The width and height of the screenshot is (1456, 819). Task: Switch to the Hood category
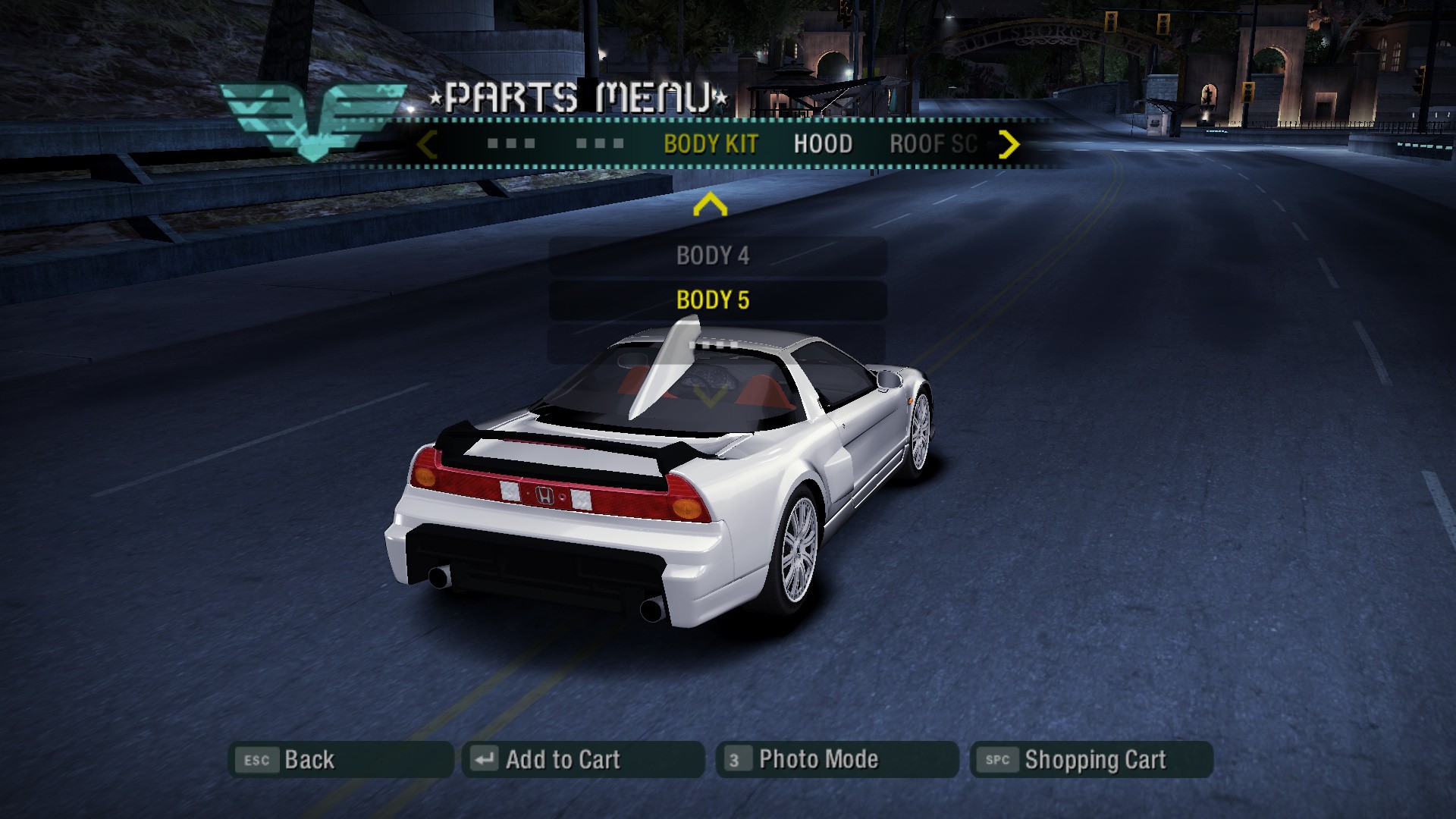(823, 144)
